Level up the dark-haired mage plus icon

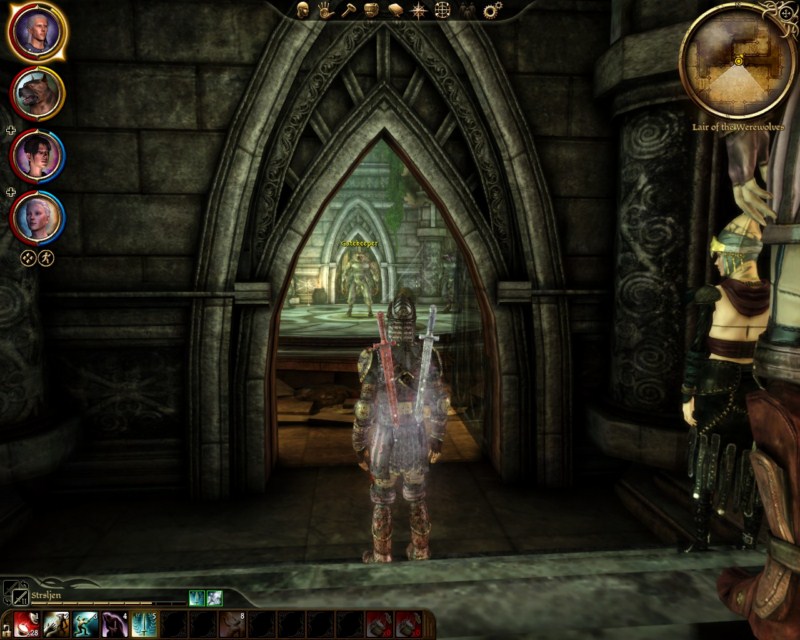(10, 130)
